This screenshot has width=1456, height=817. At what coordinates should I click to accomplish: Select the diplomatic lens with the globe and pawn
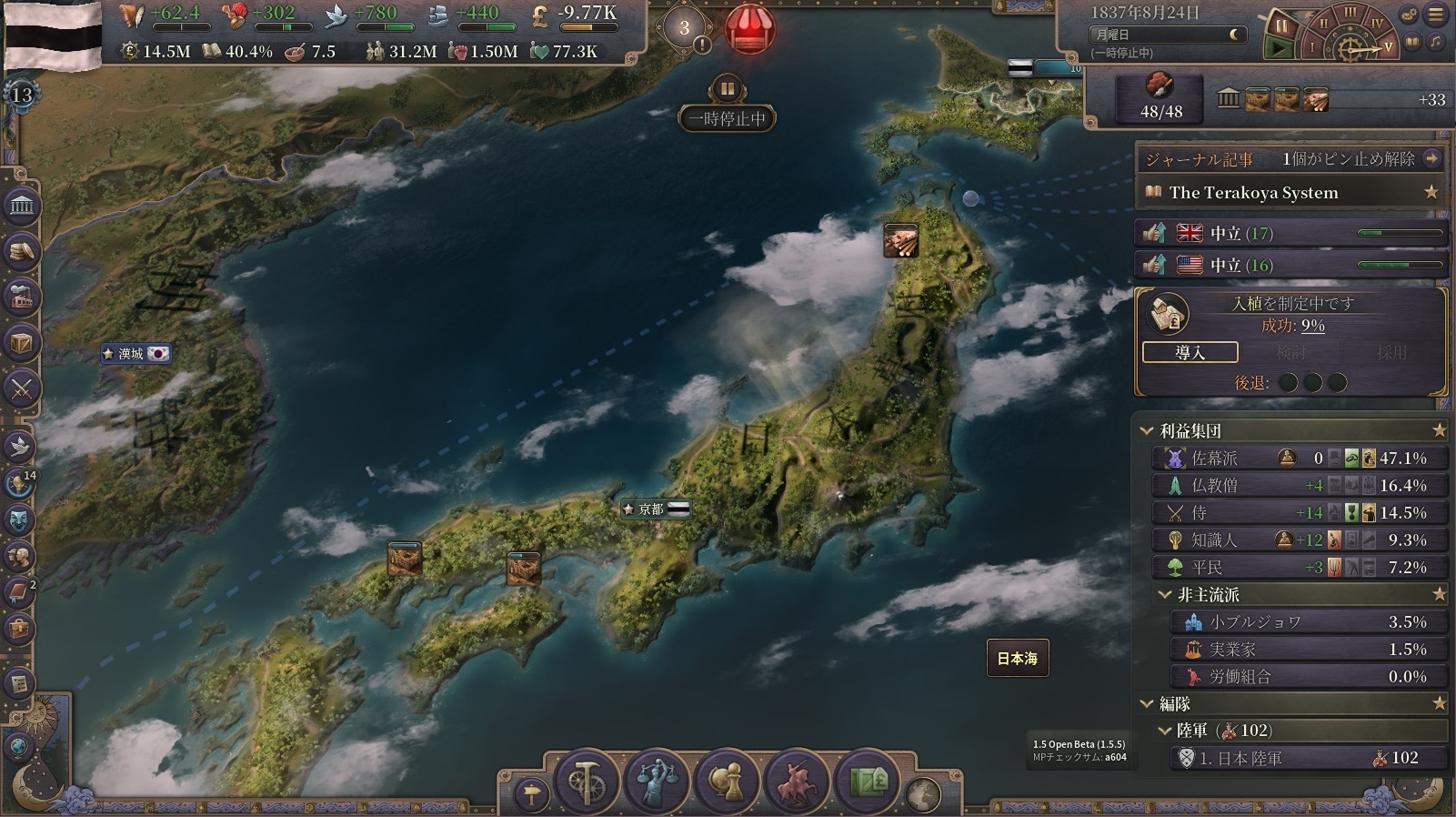(x=727, y=781)
